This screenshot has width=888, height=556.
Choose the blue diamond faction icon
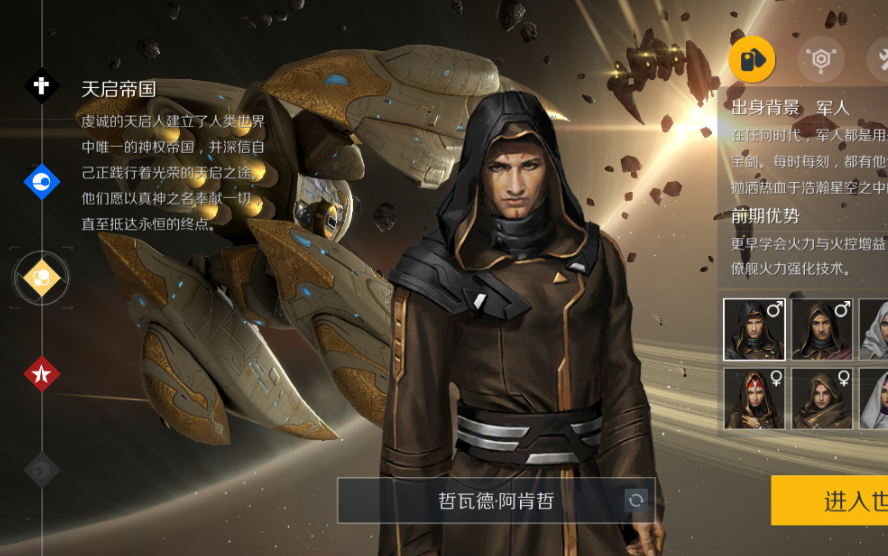click(x=42, y=181)
